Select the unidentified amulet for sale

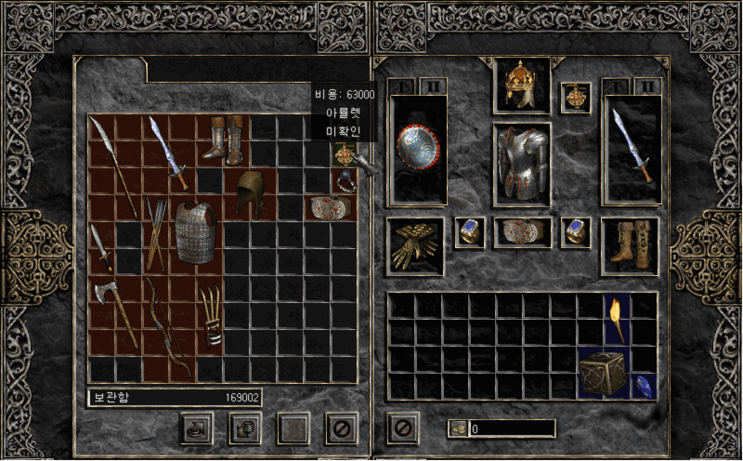point(345,155)
